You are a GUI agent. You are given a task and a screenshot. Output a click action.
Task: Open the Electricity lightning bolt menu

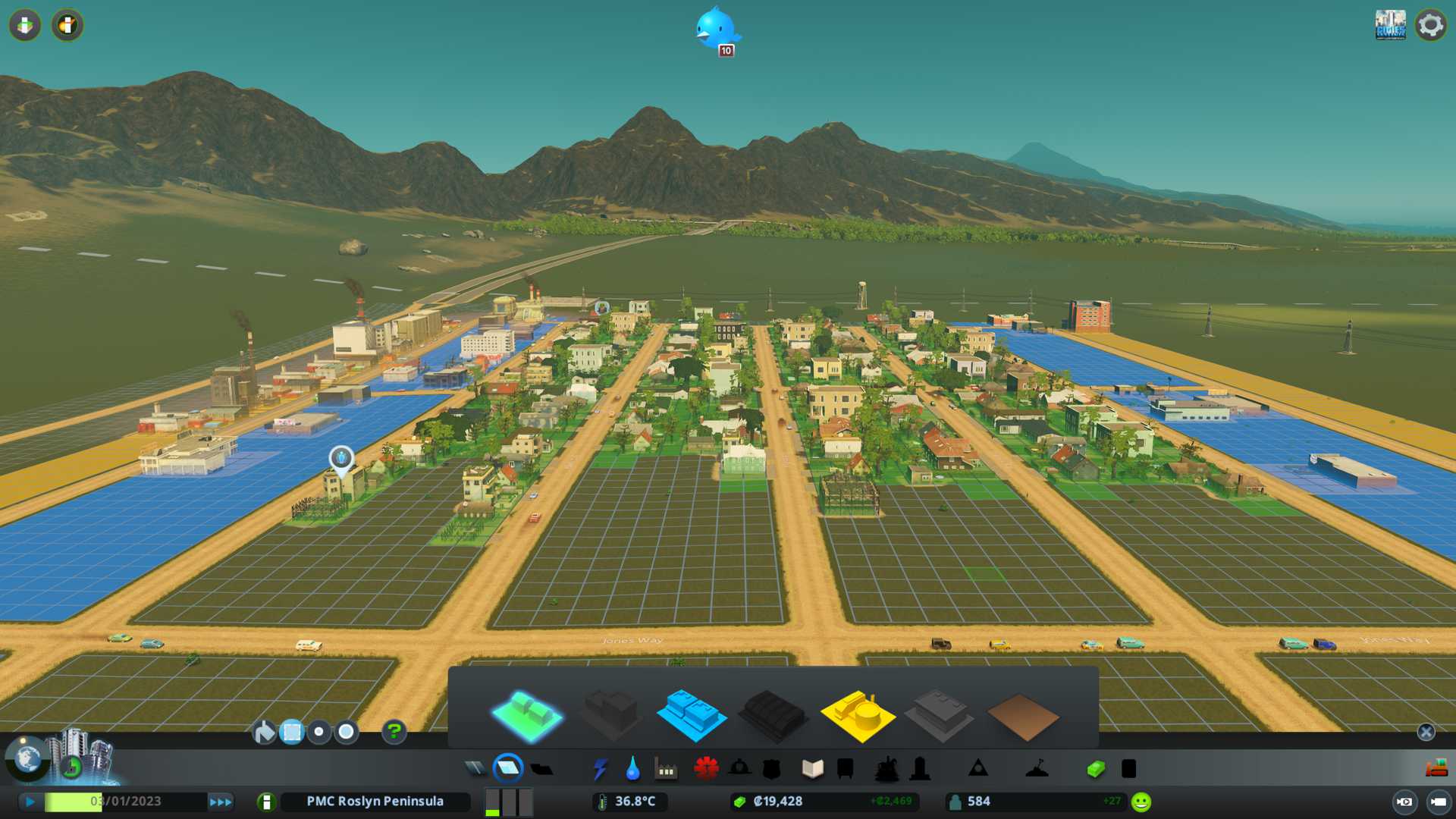click(600, 769)
